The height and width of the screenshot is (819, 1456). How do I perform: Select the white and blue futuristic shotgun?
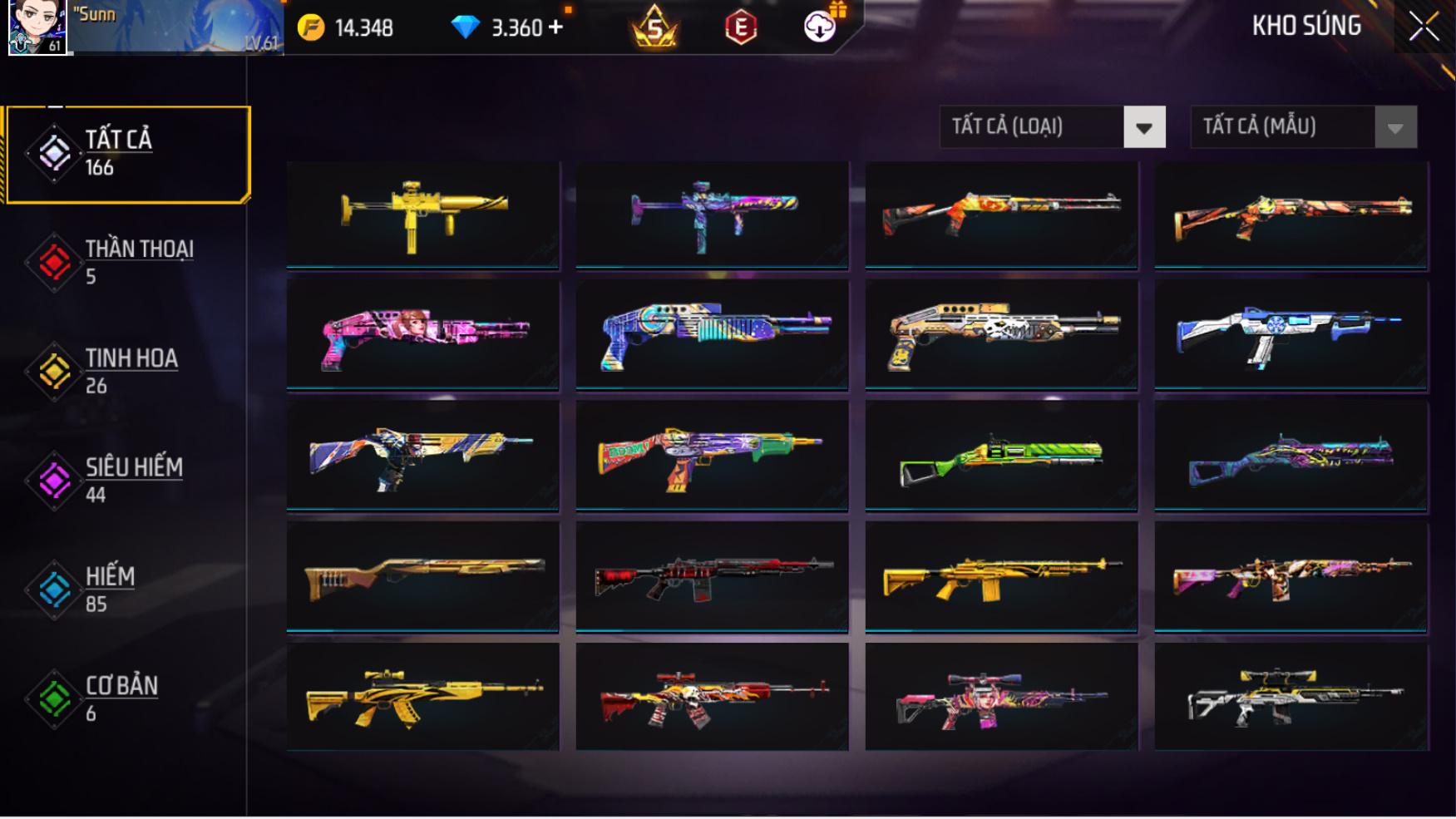[1291, 335]
